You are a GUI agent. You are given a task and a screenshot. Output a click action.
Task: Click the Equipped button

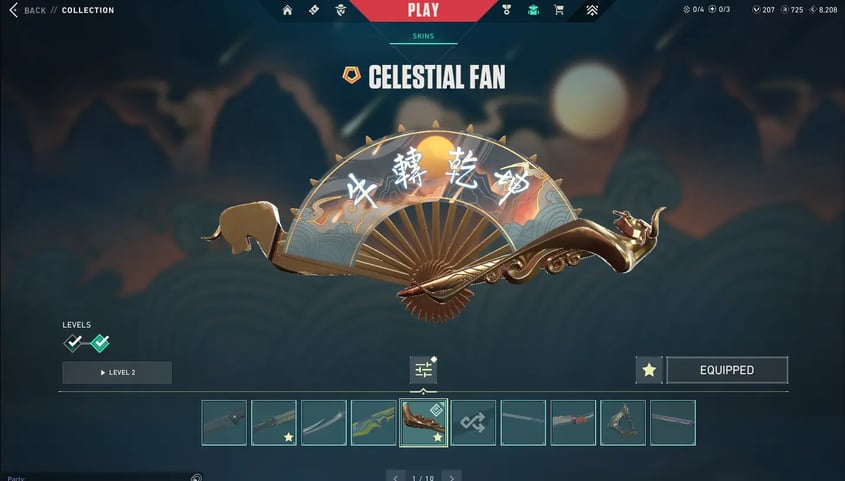727,370
